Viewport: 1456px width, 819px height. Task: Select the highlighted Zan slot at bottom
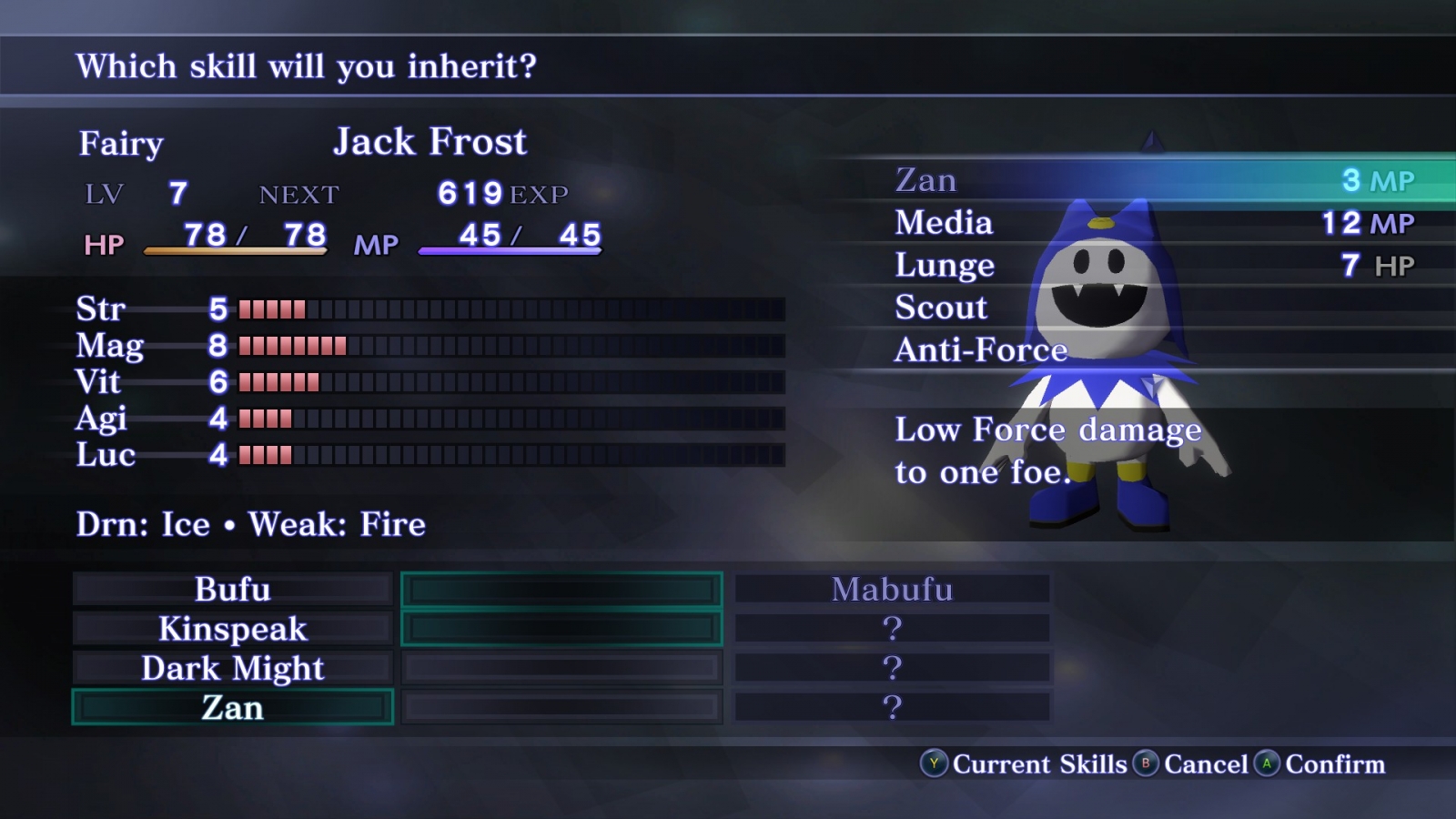tap(233, 708)
